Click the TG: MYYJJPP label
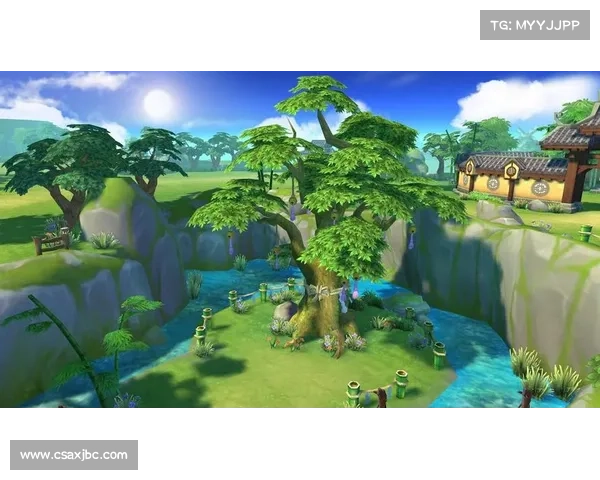Image resolution: width=600 pixels, height=480 pixels. (535, 24)
